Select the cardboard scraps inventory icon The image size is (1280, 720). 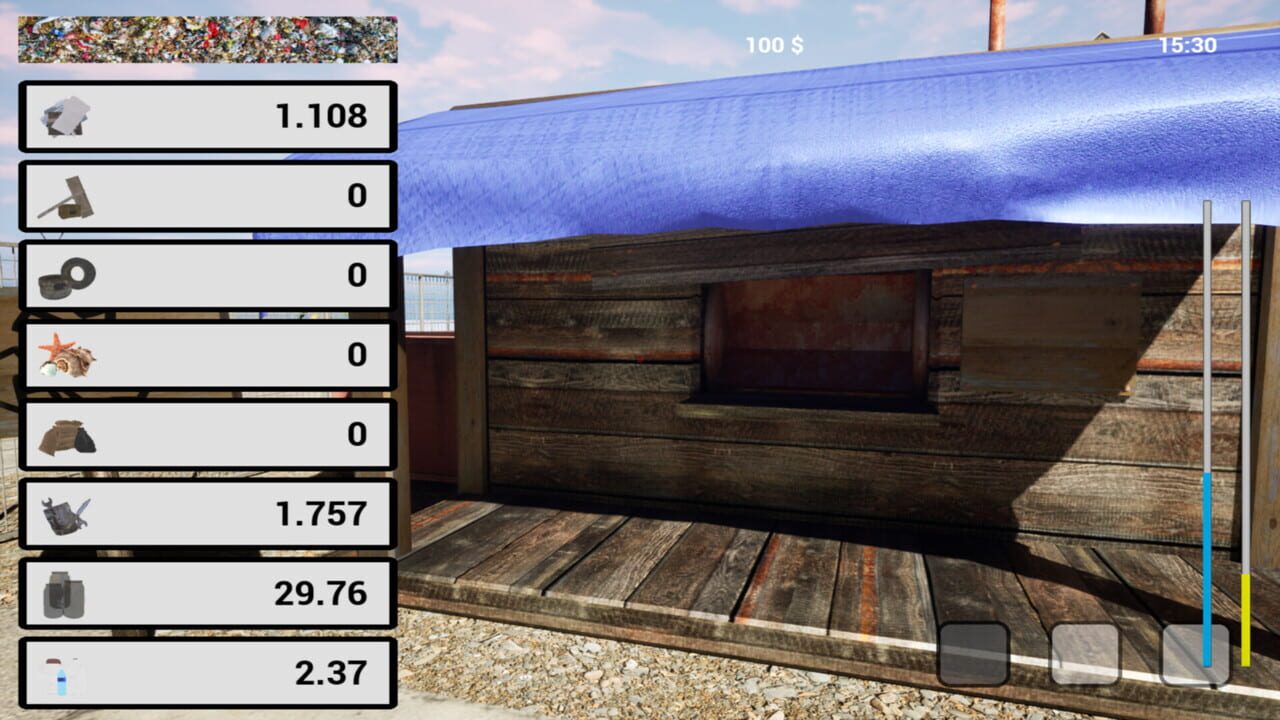pyautogui.click(x=64, y=116)
